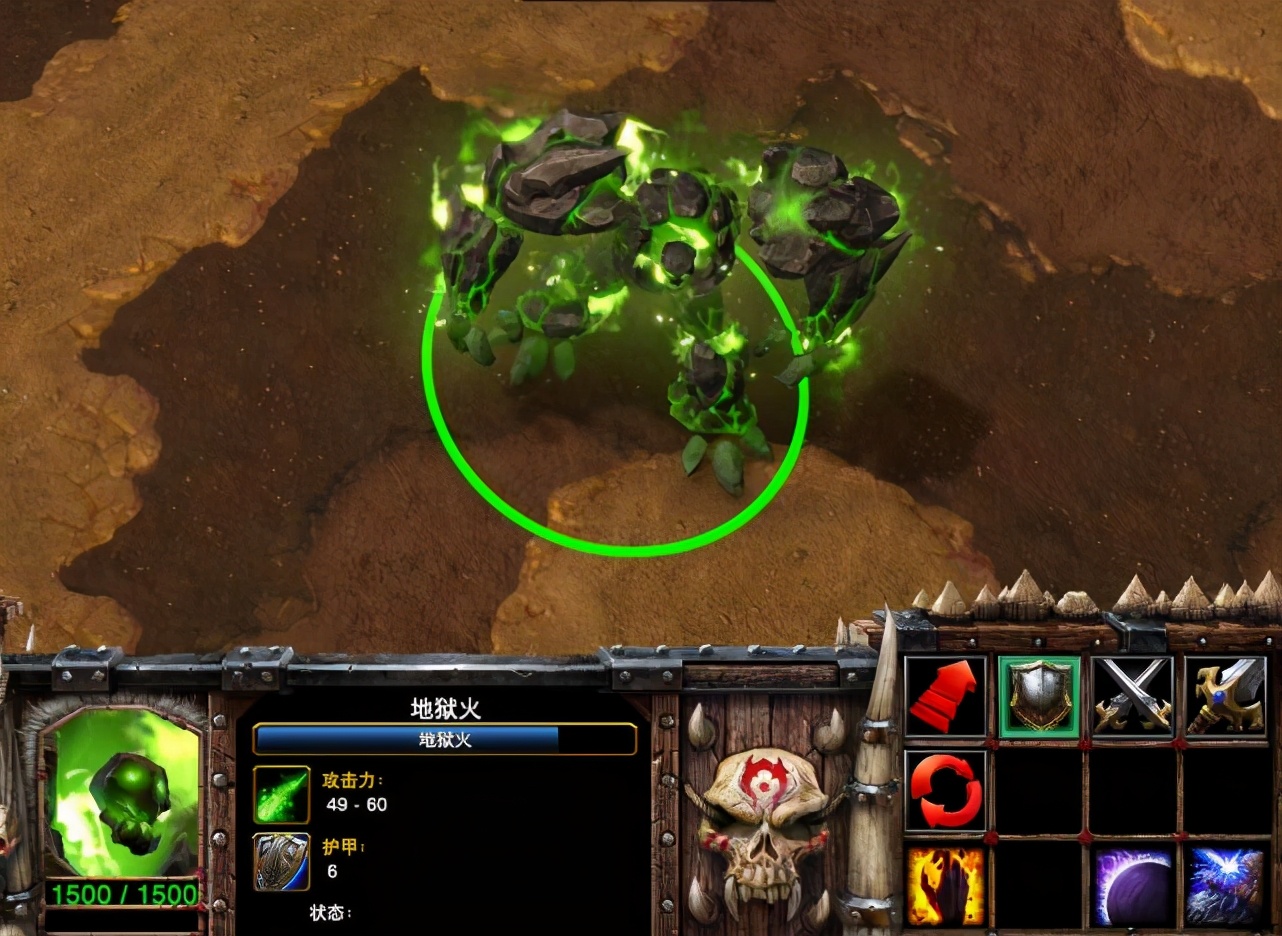The width and height of the screenshot is (1282, 936).
Task: Click the red arrow Move command
Action: coord(945,696)
